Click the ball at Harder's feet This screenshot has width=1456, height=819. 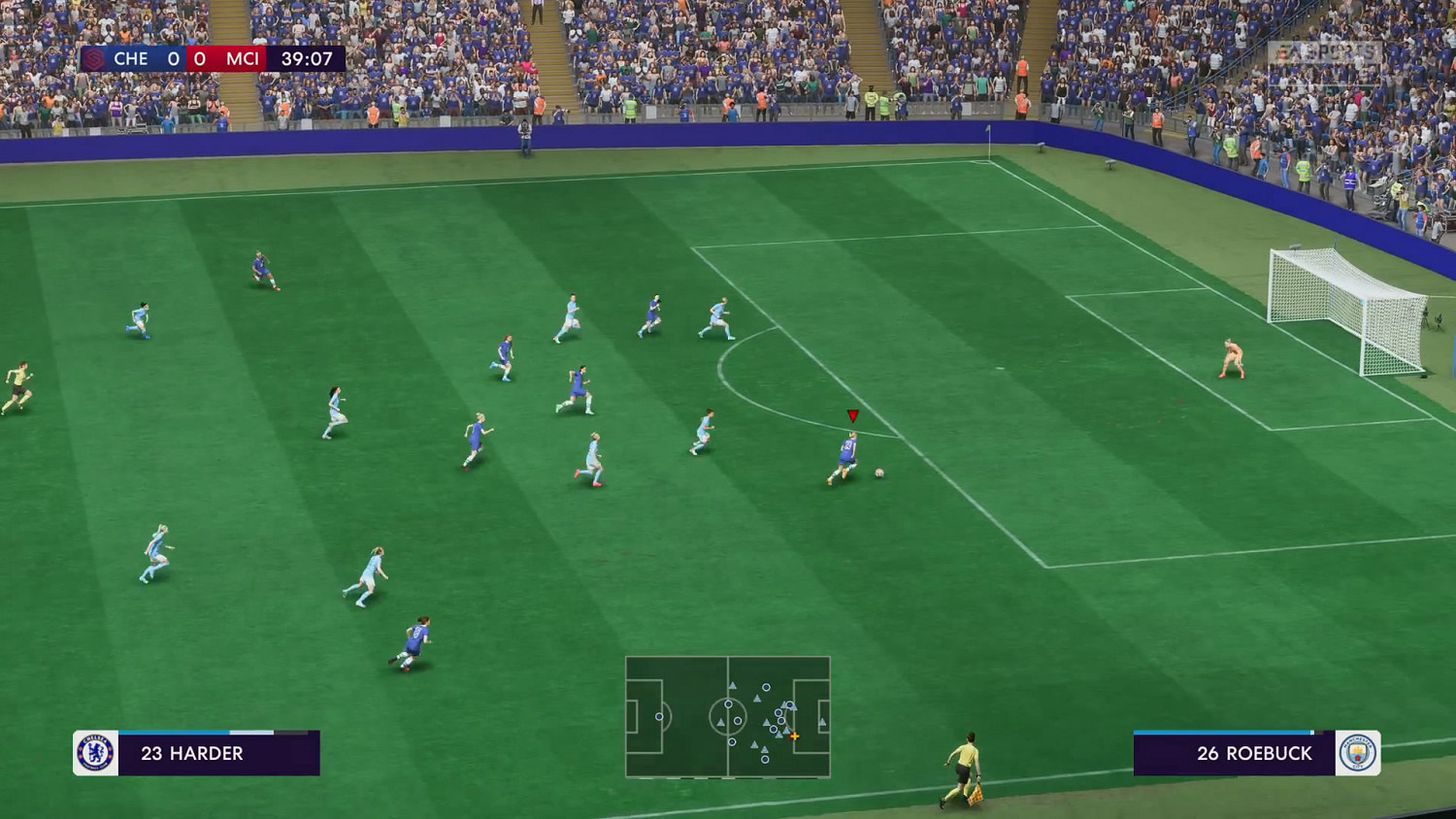878,472
